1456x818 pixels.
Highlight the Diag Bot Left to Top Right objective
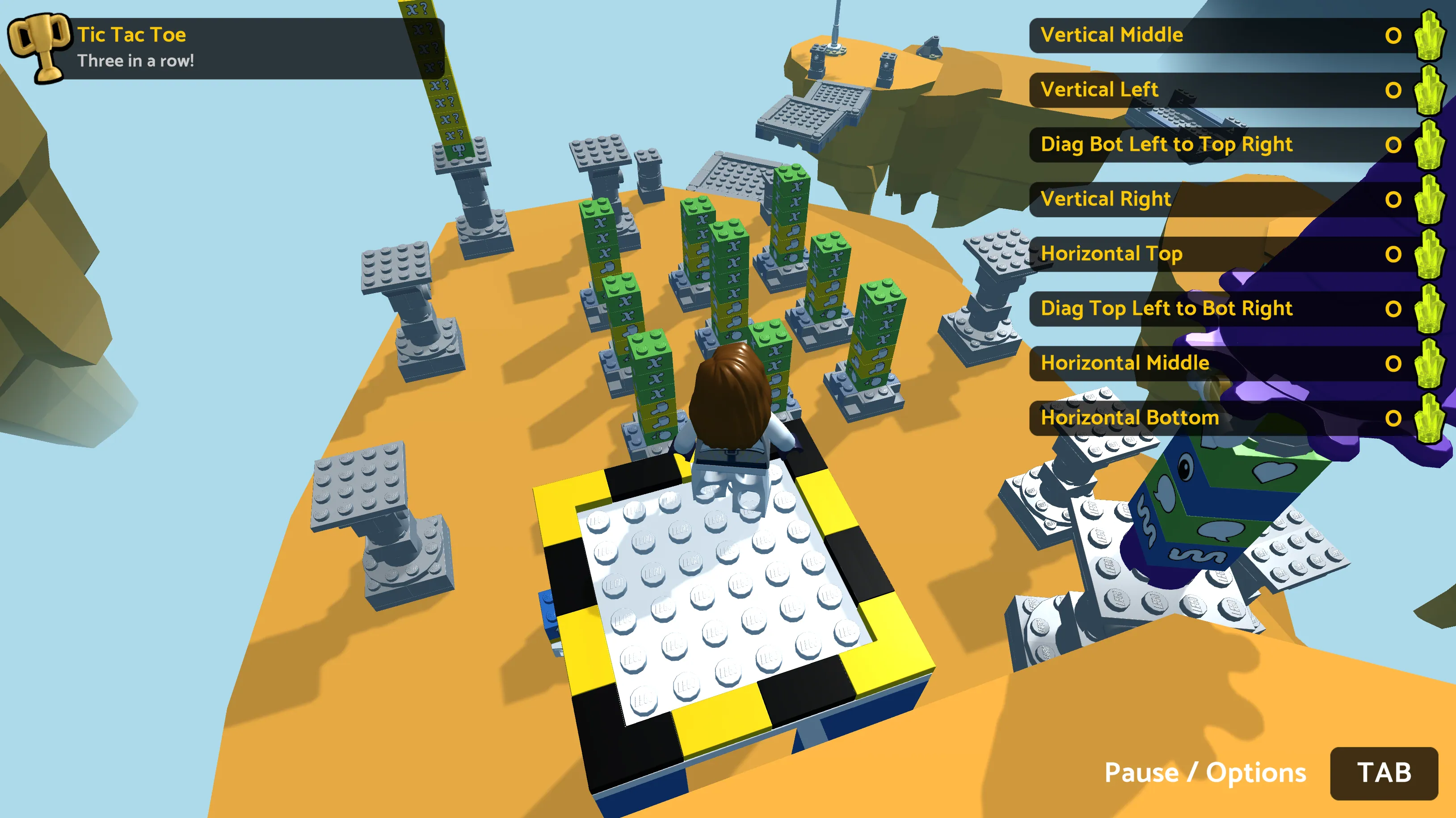coord(1221,145)
